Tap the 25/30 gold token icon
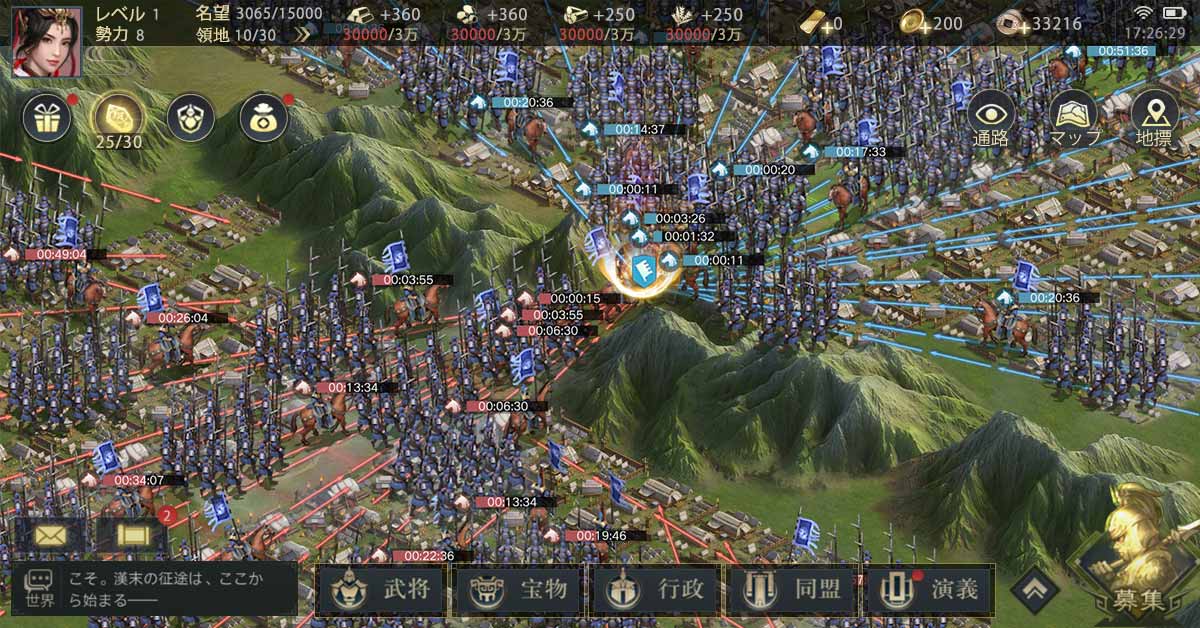Viewport: 1200px width, 628px height. pos(118,118)
